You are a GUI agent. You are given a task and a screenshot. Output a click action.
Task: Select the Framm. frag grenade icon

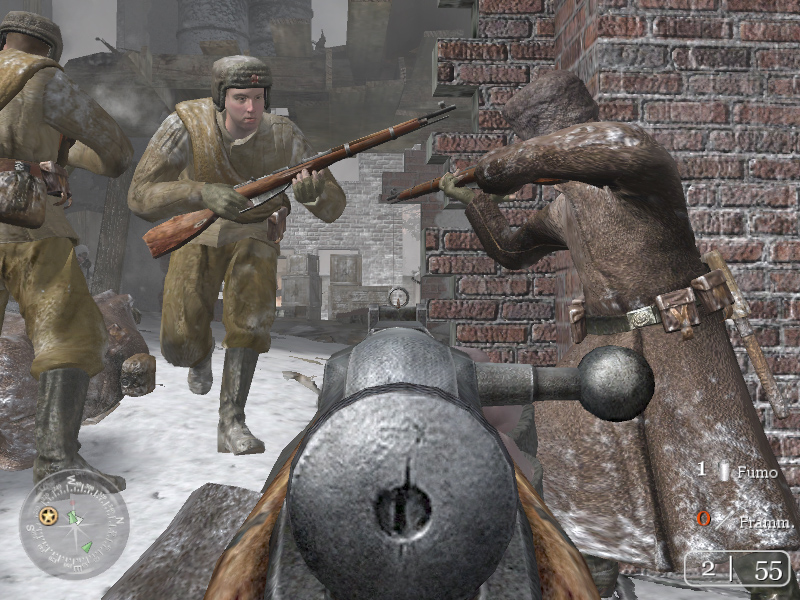(x=723, y=521)
